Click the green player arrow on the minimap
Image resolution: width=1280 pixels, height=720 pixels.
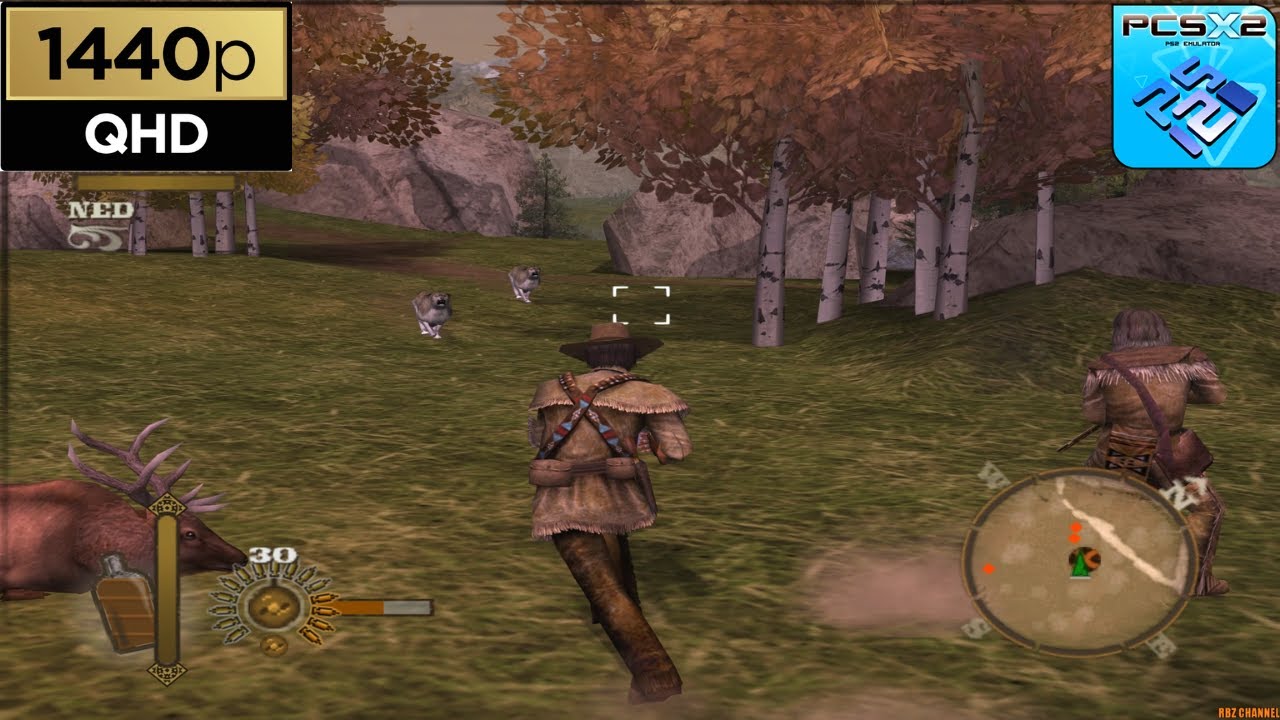pyautogui.click(x=1080, y=567)
